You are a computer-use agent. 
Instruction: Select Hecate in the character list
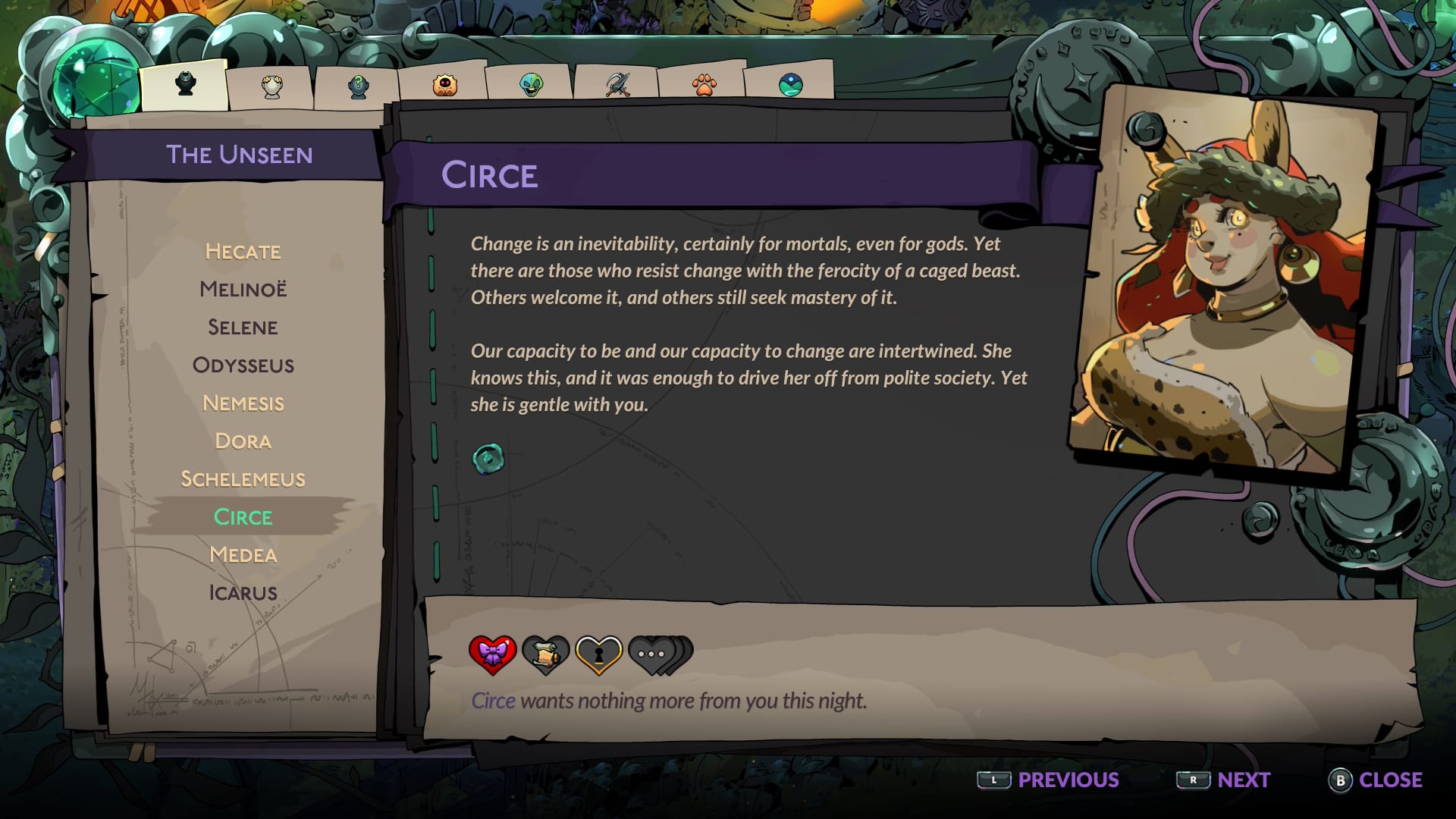coord(243,252)
